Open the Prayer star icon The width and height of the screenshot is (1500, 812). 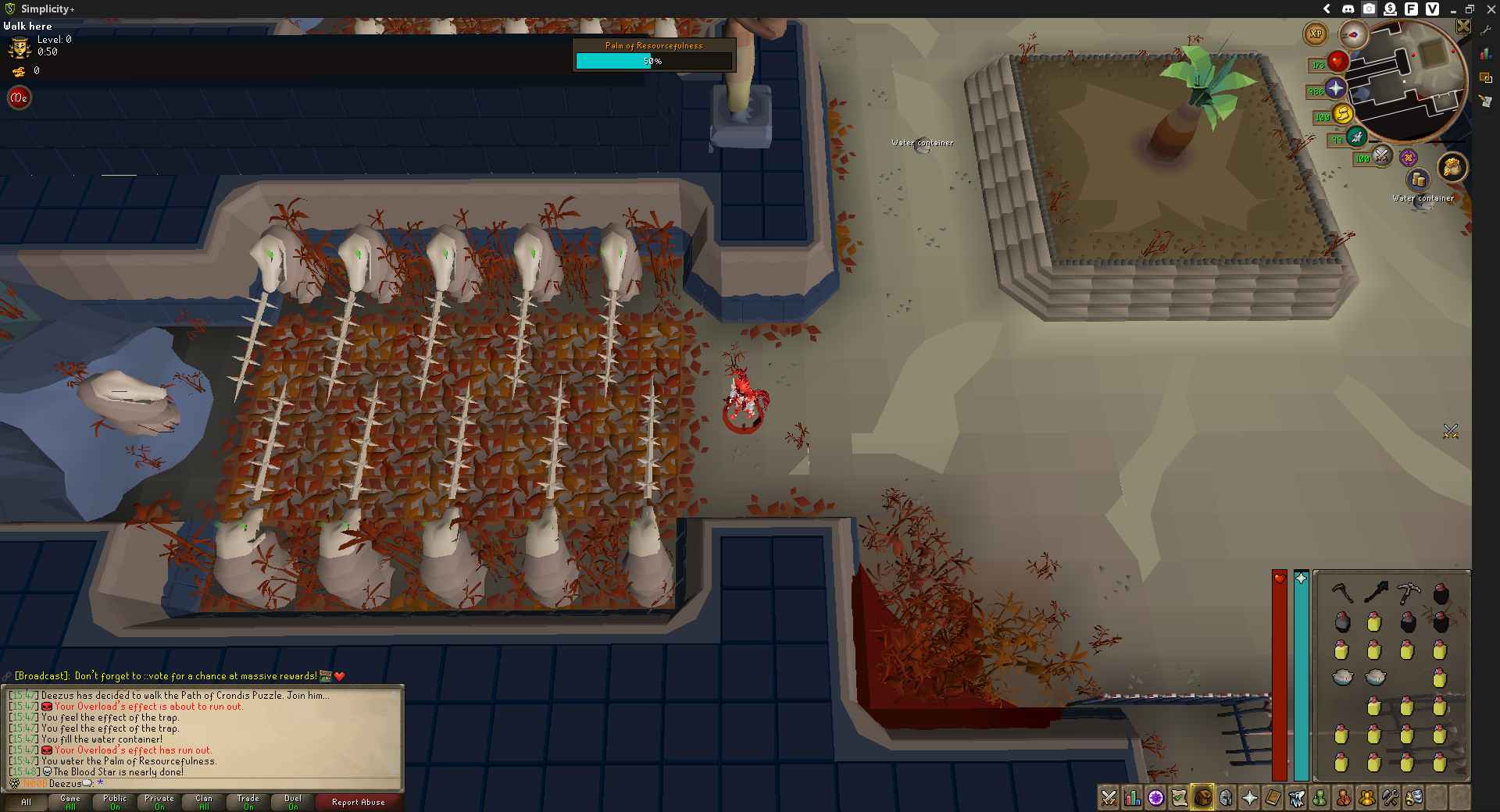click(1250, 798)
